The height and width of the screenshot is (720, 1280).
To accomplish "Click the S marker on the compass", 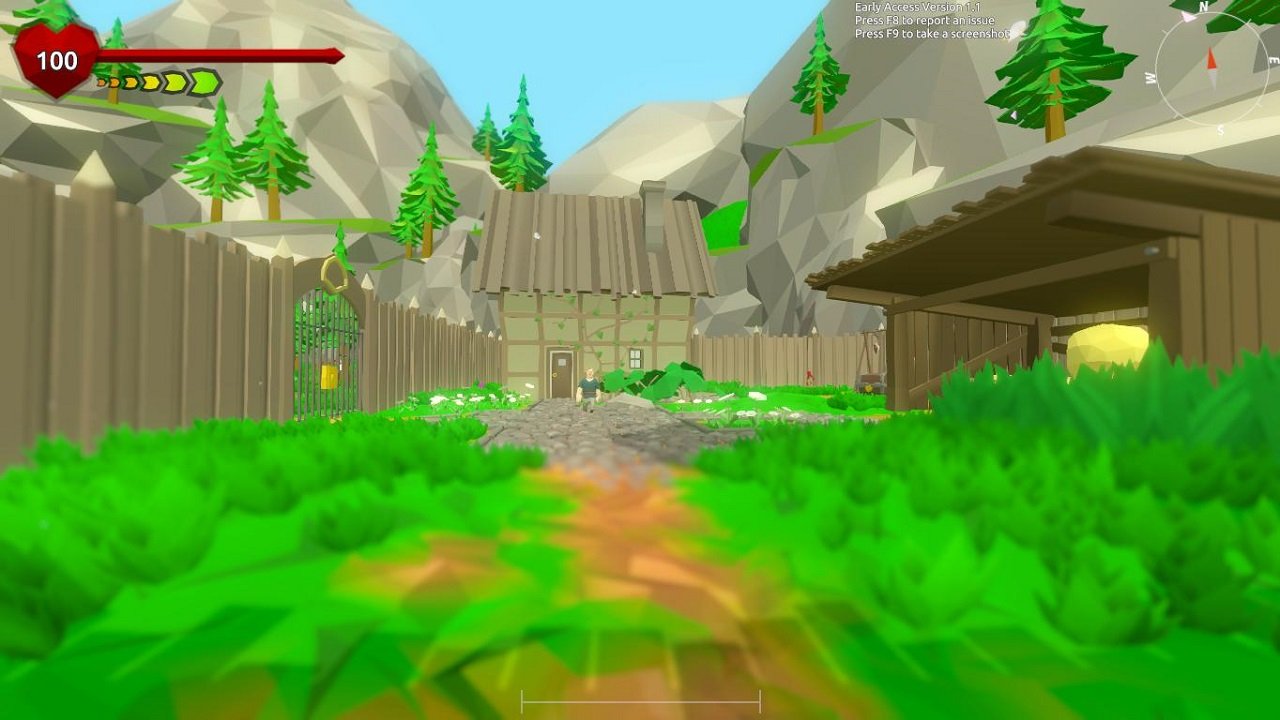I will [1221, 128].
